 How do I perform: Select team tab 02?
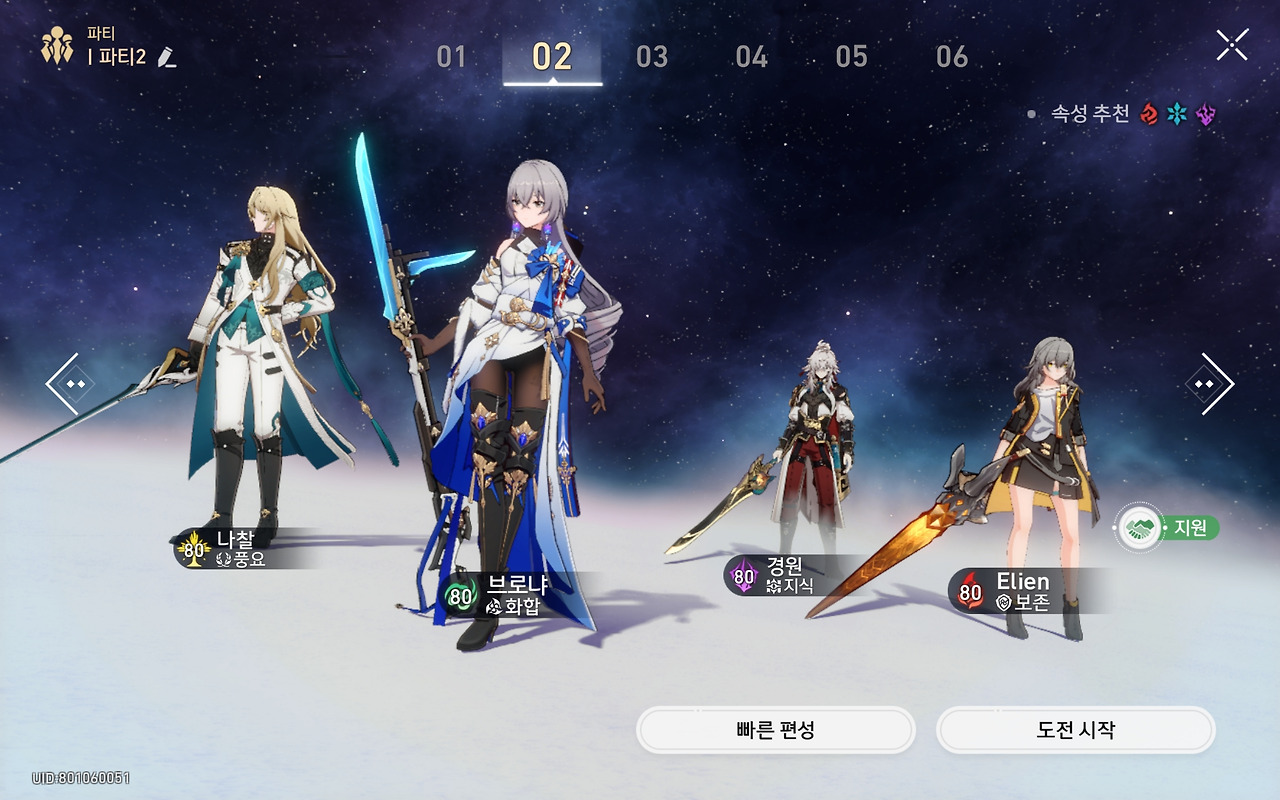point(552,57)
